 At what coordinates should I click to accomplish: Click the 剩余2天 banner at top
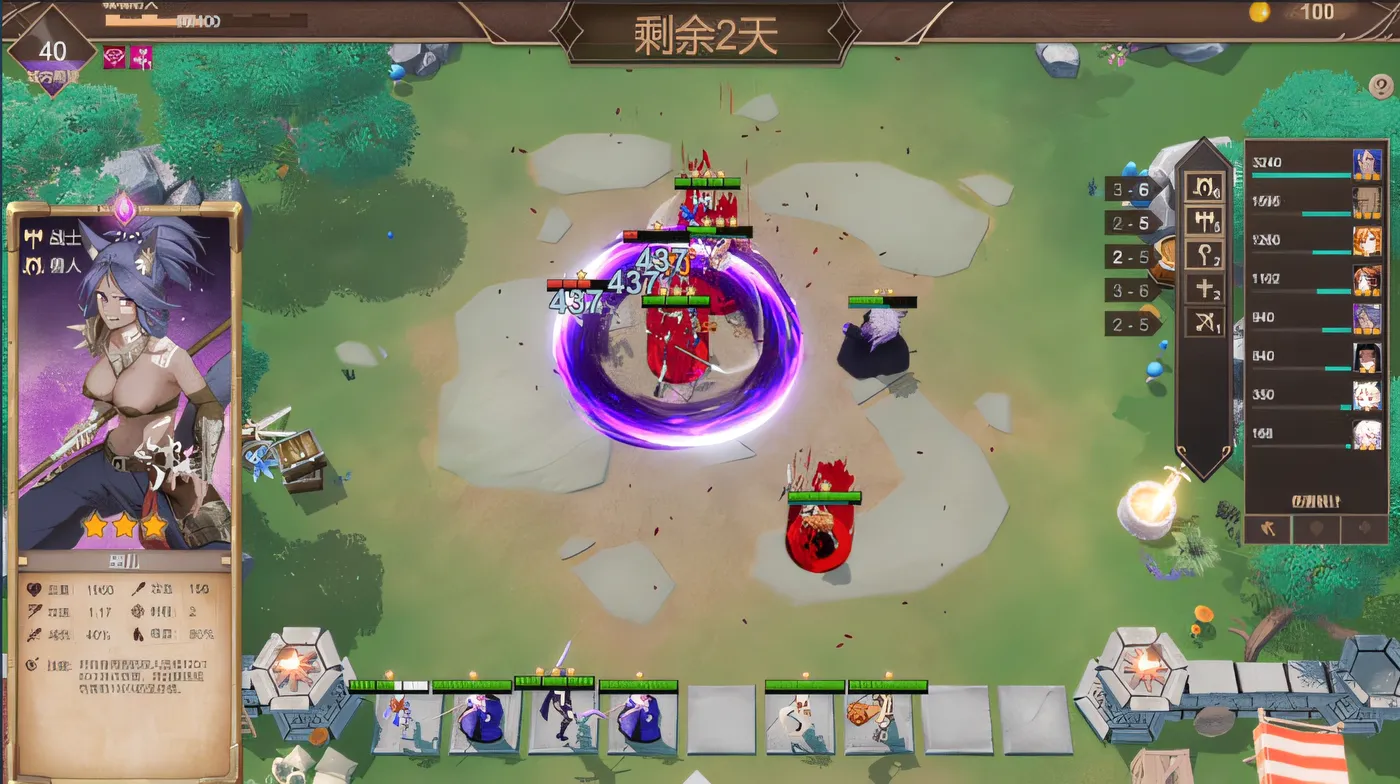pos(700,30)
